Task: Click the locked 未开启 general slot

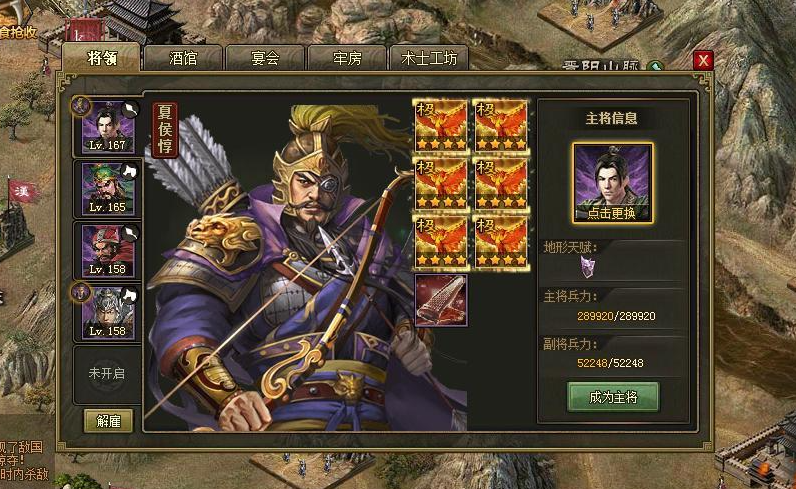Action: [108, 373]
